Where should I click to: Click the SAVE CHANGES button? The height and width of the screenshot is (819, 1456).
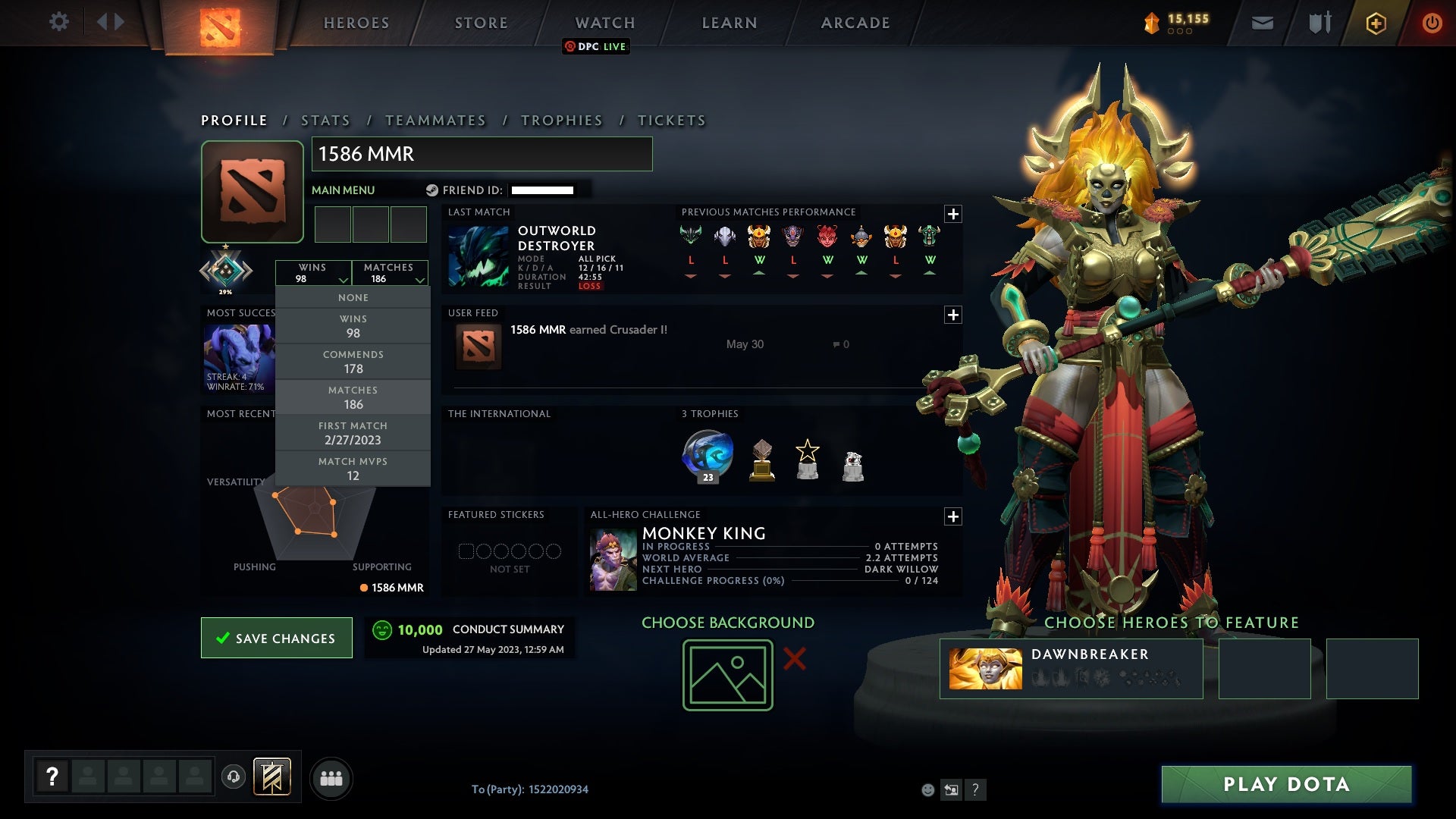(276, 638)
